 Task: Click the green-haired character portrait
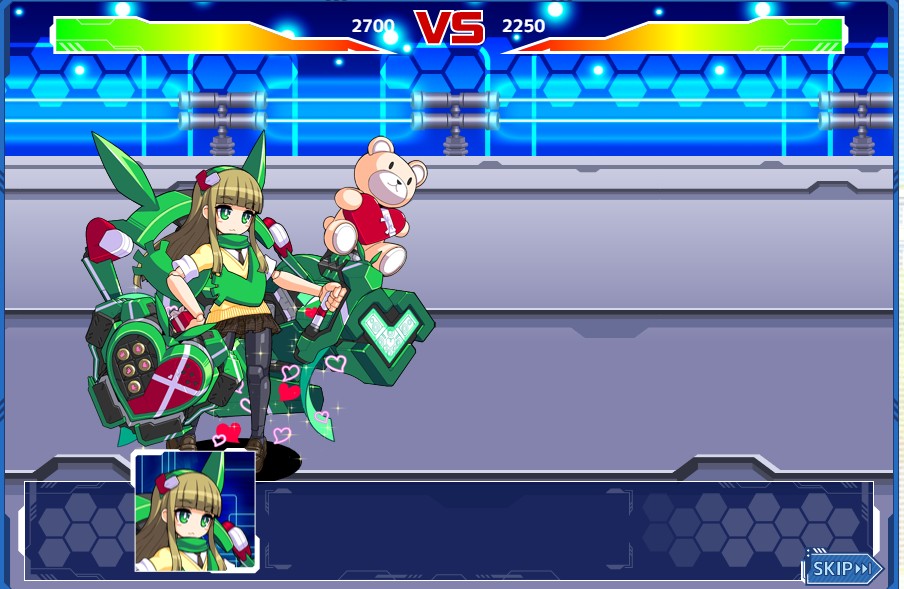(194, 512)
